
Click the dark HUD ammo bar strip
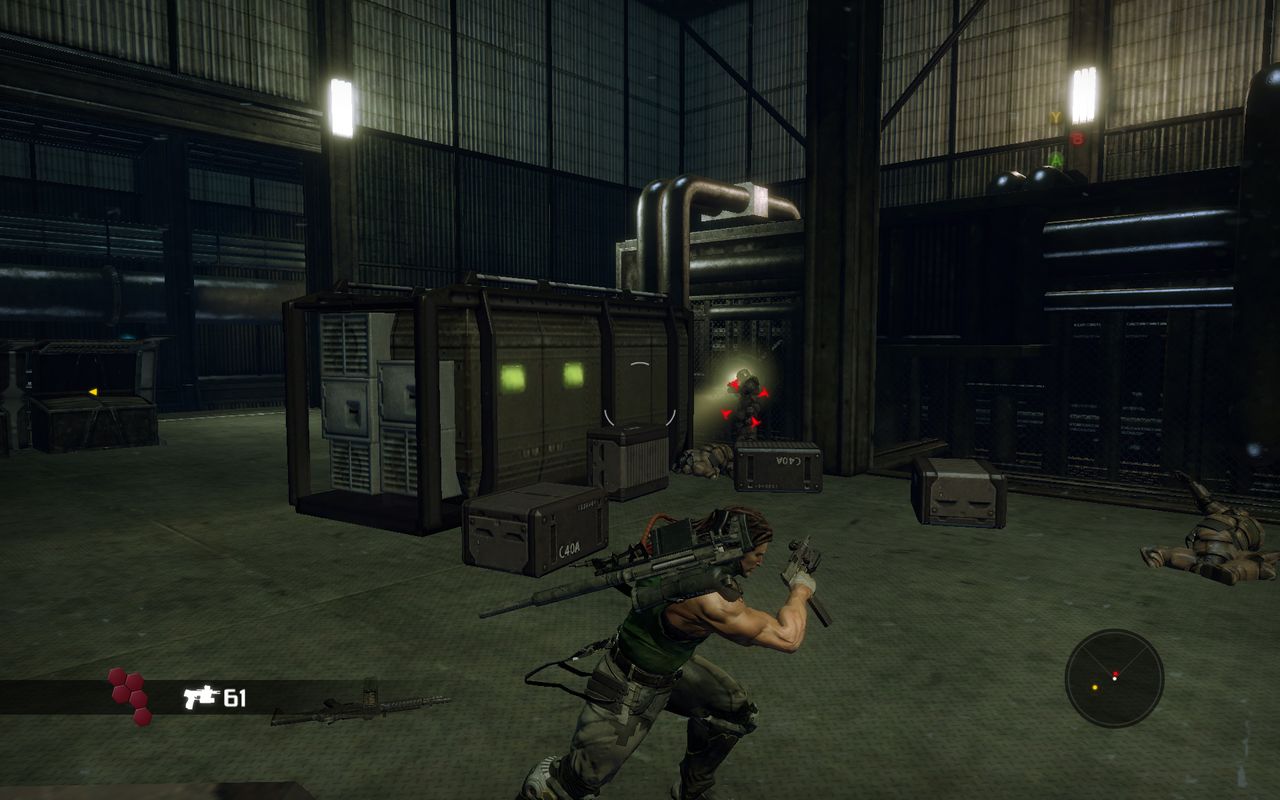300,695
